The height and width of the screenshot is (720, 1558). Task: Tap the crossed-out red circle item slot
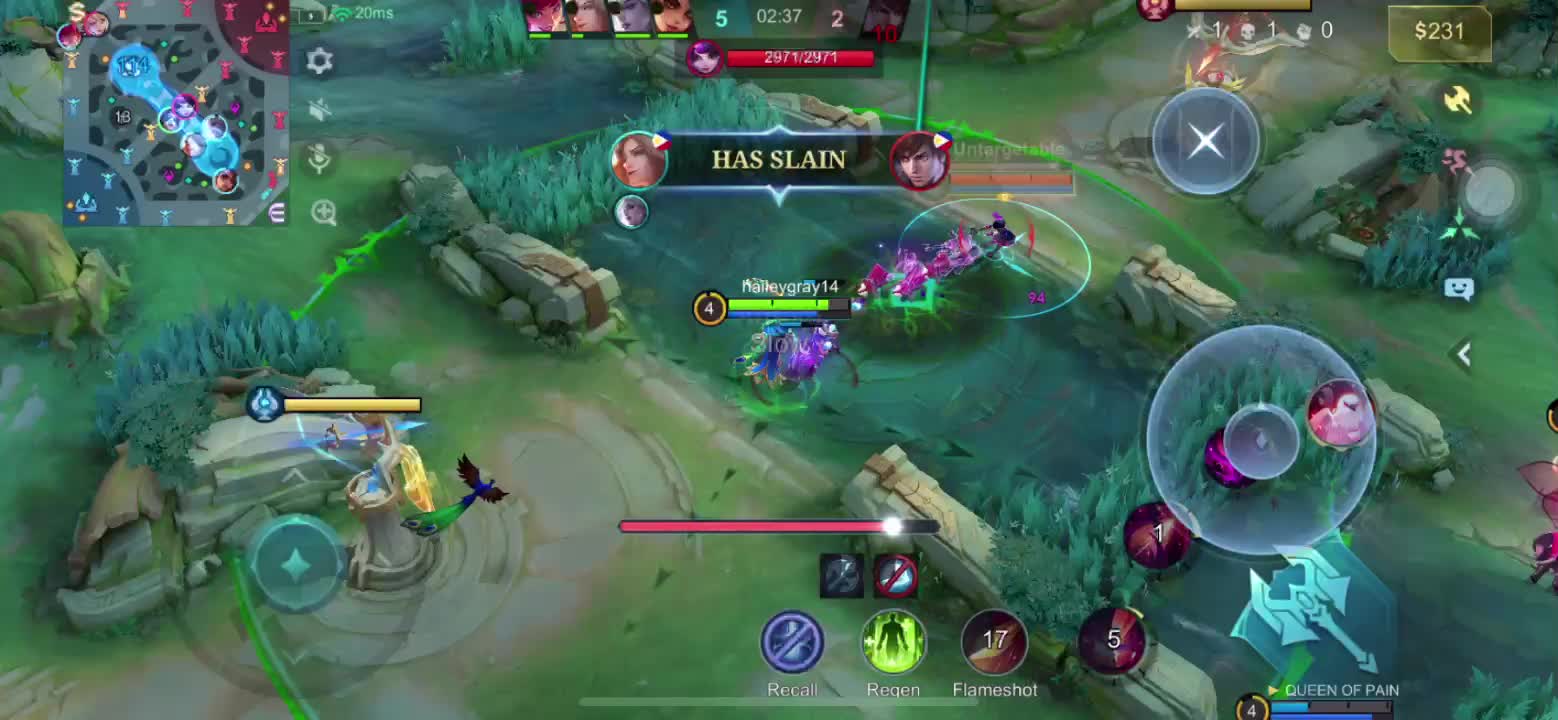tap(895, 575)
